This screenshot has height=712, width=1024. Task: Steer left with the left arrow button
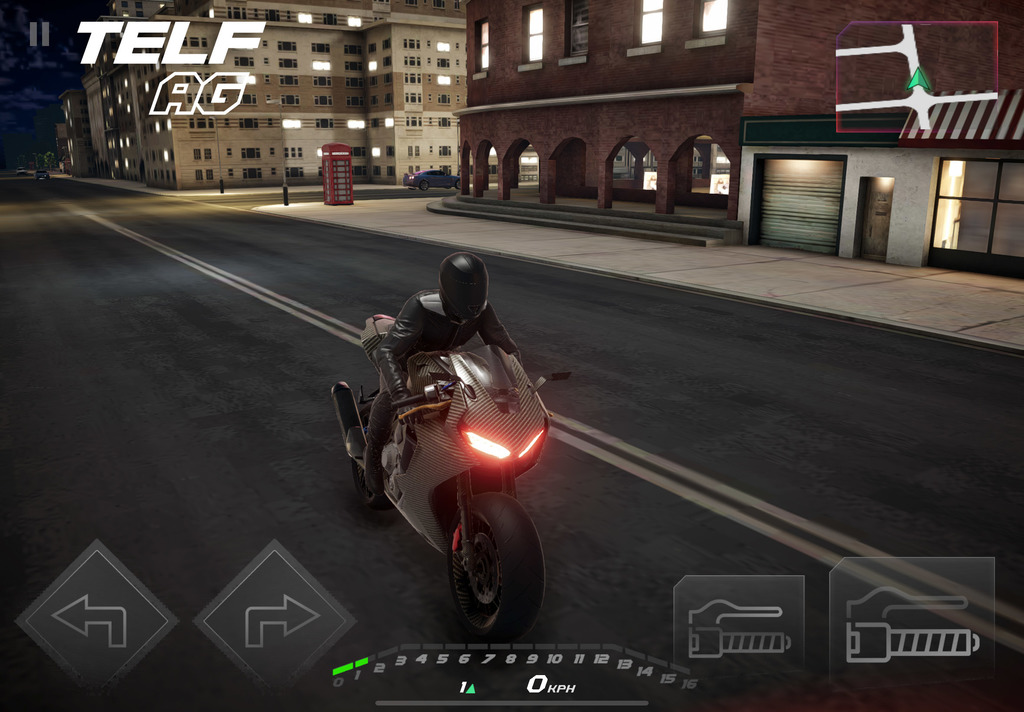96,617
